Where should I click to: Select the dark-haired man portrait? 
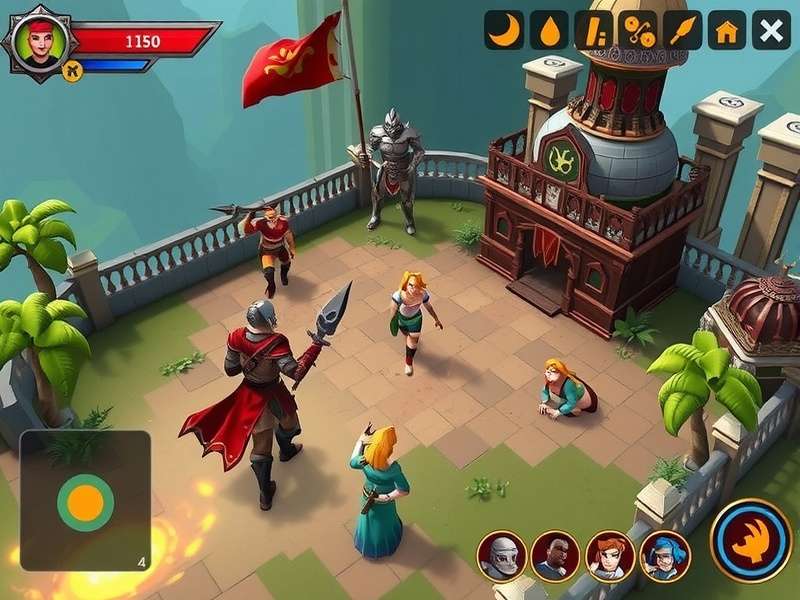[x=555, y=555]
